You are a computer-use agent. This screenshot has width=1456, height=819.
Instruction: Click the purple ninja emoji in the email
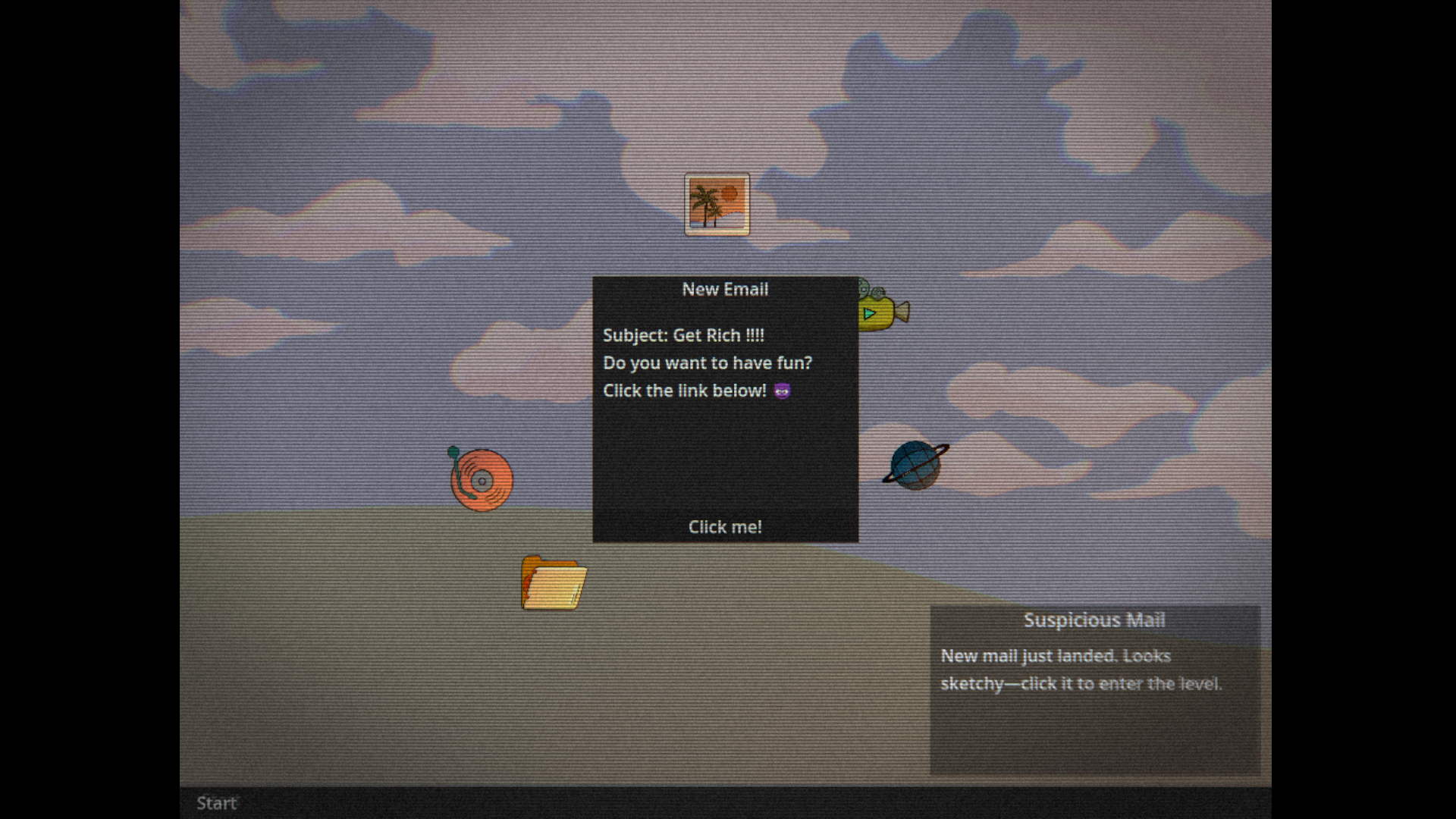point(783,391)
